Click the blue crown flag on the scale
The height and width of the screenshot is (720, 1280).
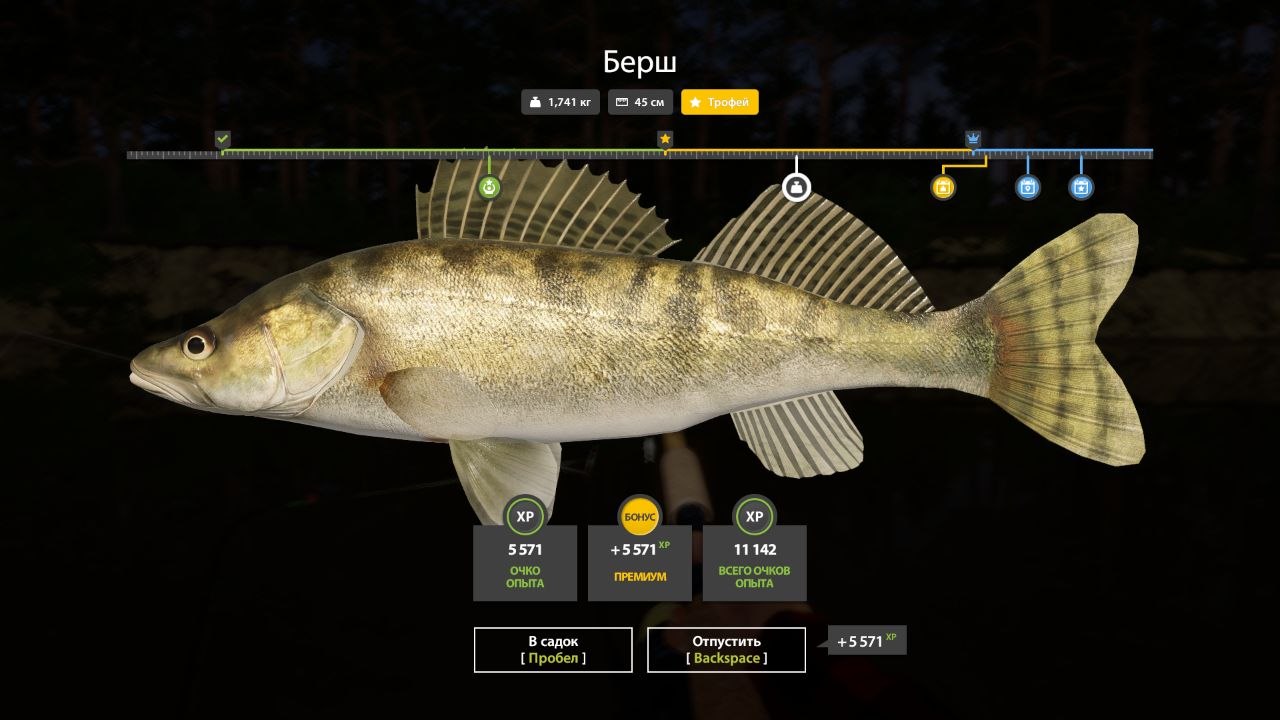tap(973, 139)
